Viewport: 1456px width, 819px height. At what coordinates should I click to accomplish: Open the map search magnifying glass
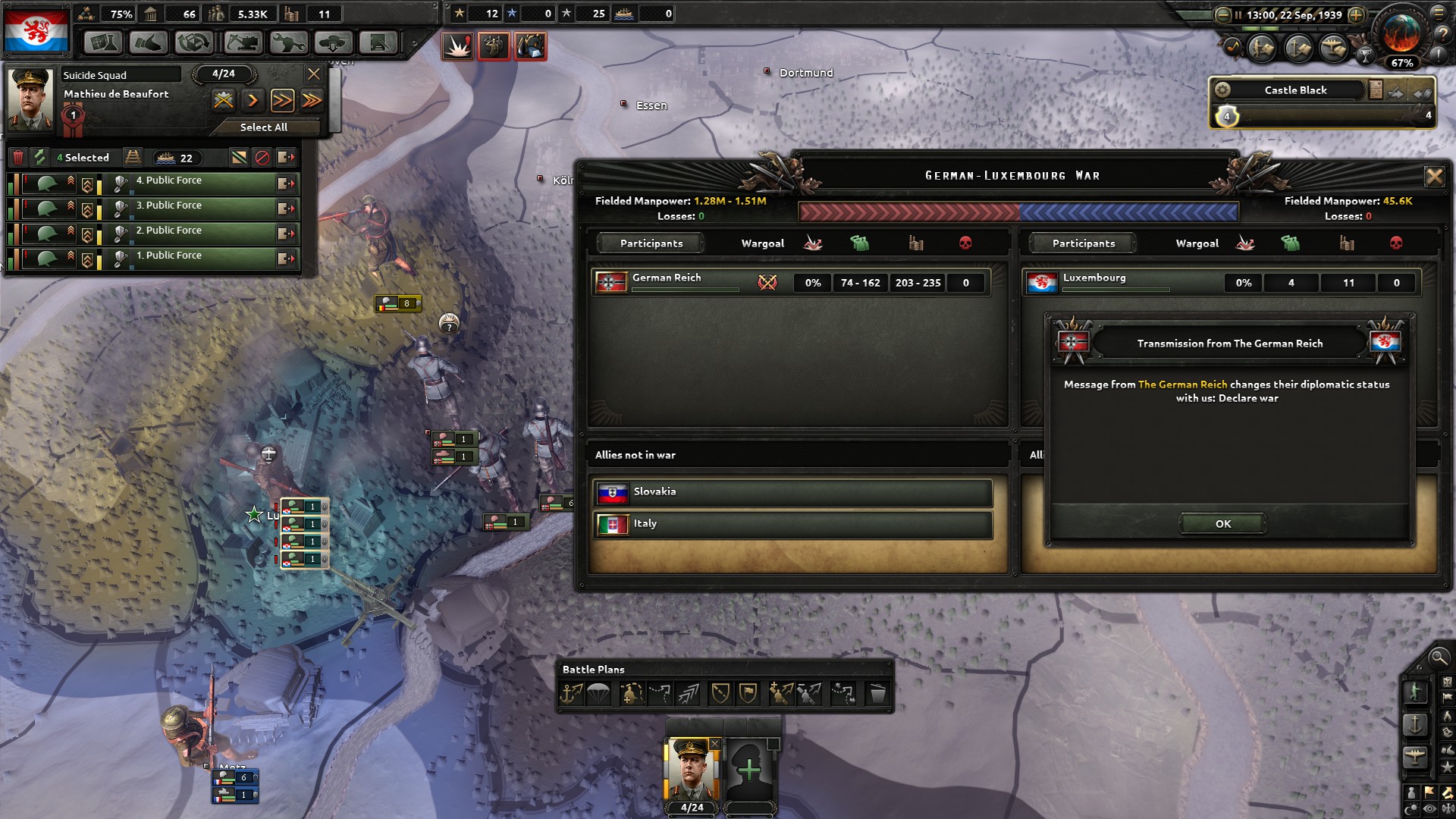coord(1437,657)
